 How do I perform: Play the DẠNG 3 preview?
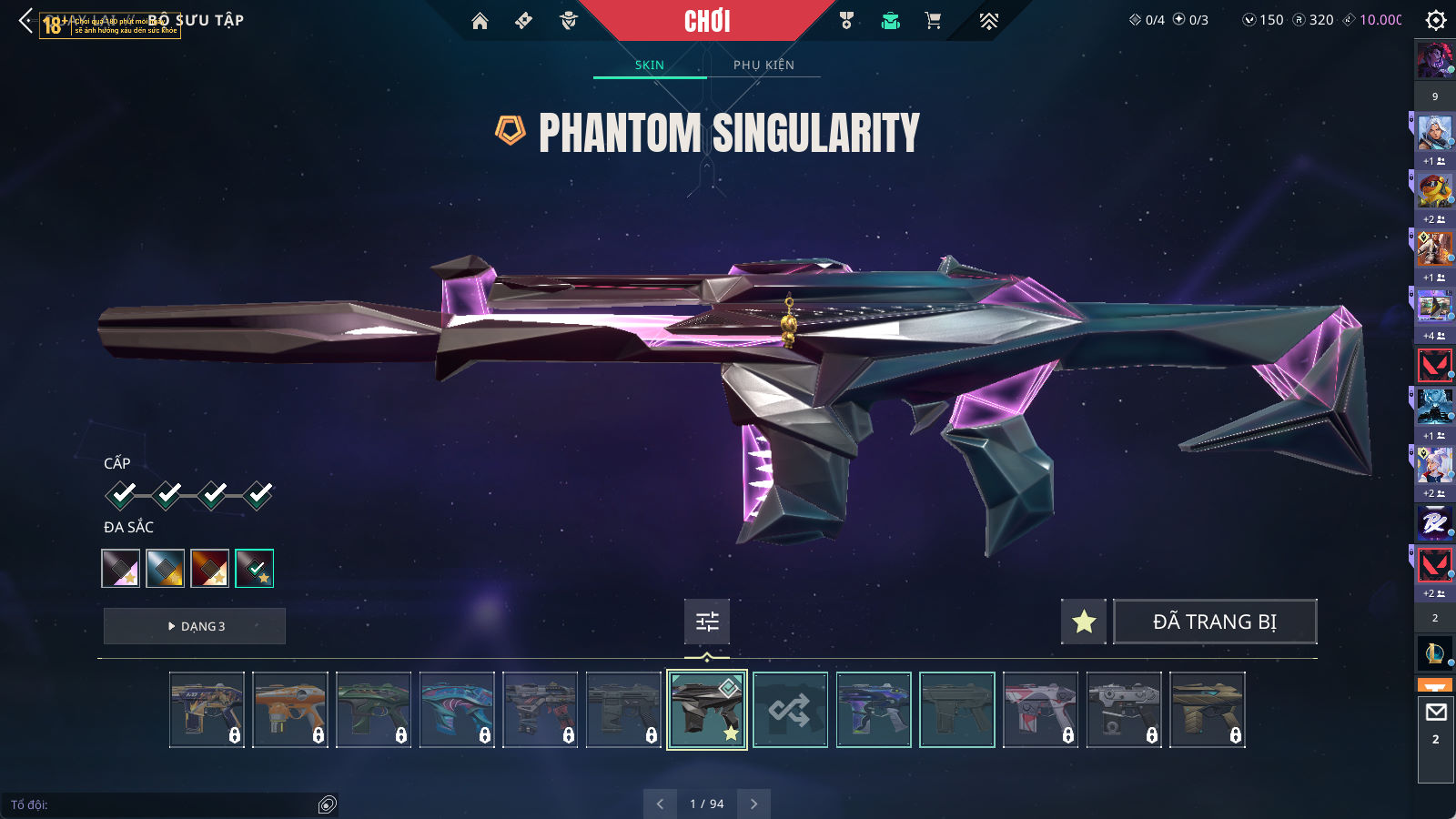point(195,626)
